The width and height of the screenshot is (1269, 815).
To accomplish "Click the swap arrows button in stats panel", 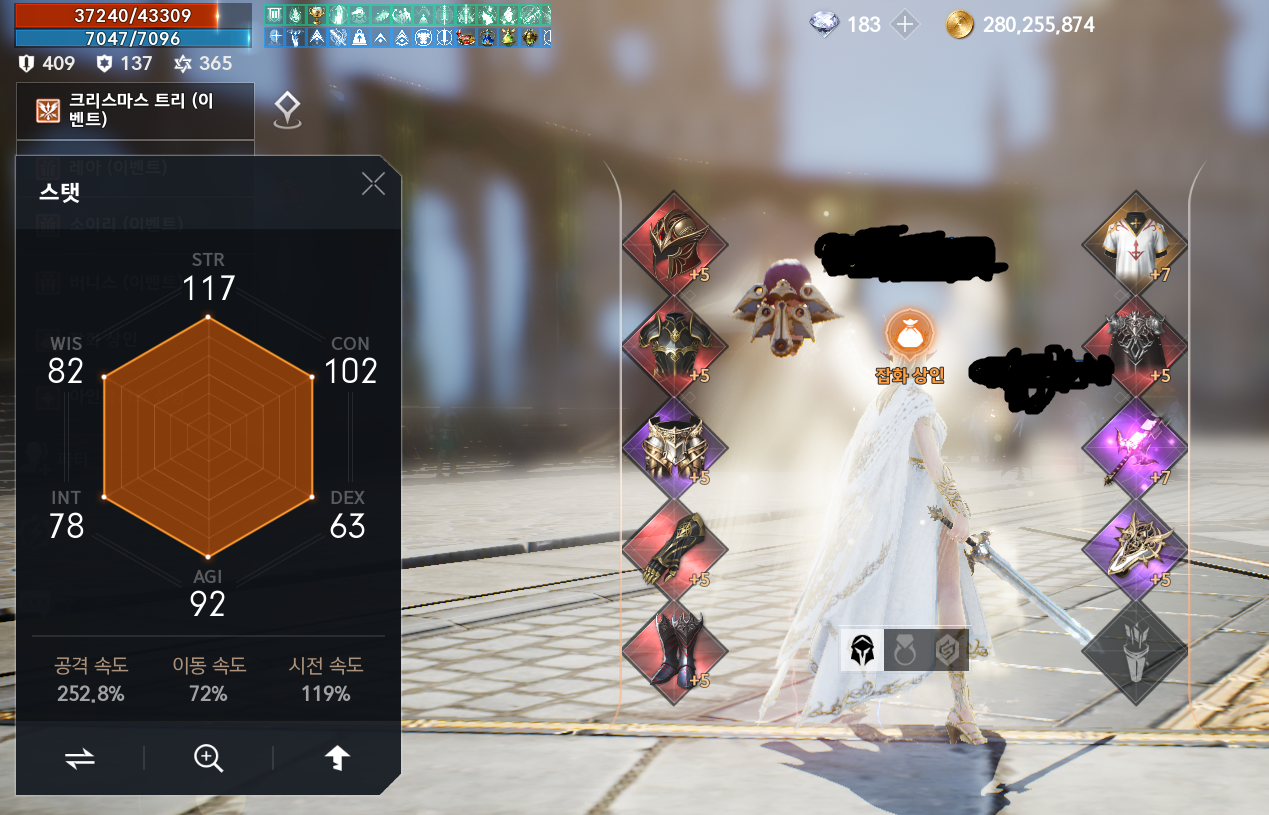I will pyautogui.click(x=80, y=759).
